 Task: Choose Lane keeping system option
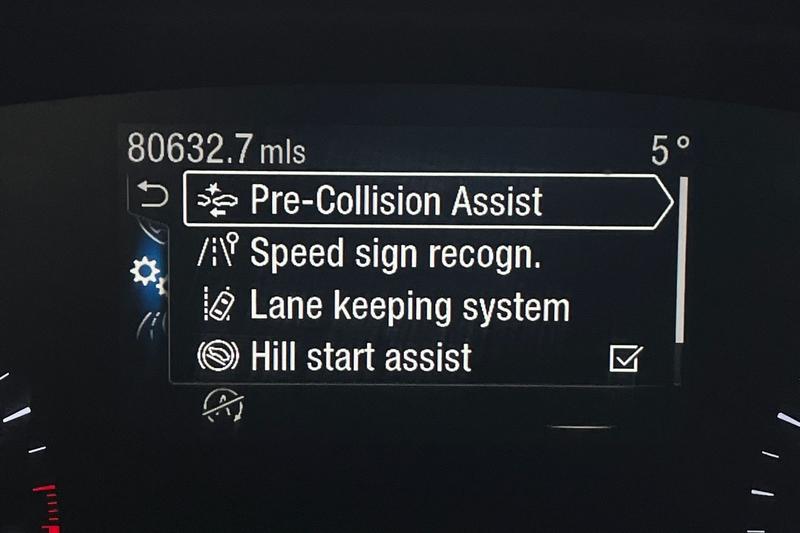pyautogui.click(x=408, y=306)
